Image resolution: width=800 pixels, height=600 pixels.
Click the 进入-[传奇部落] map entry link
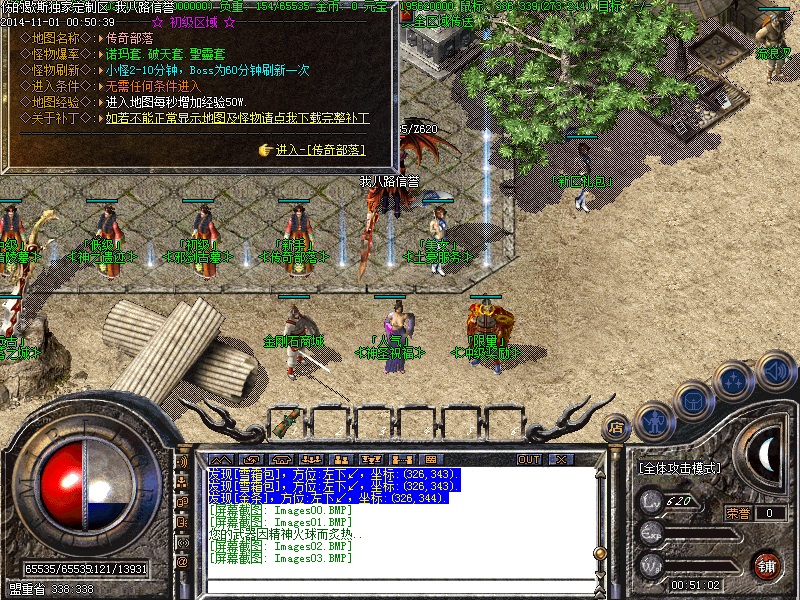click(320, 150)
